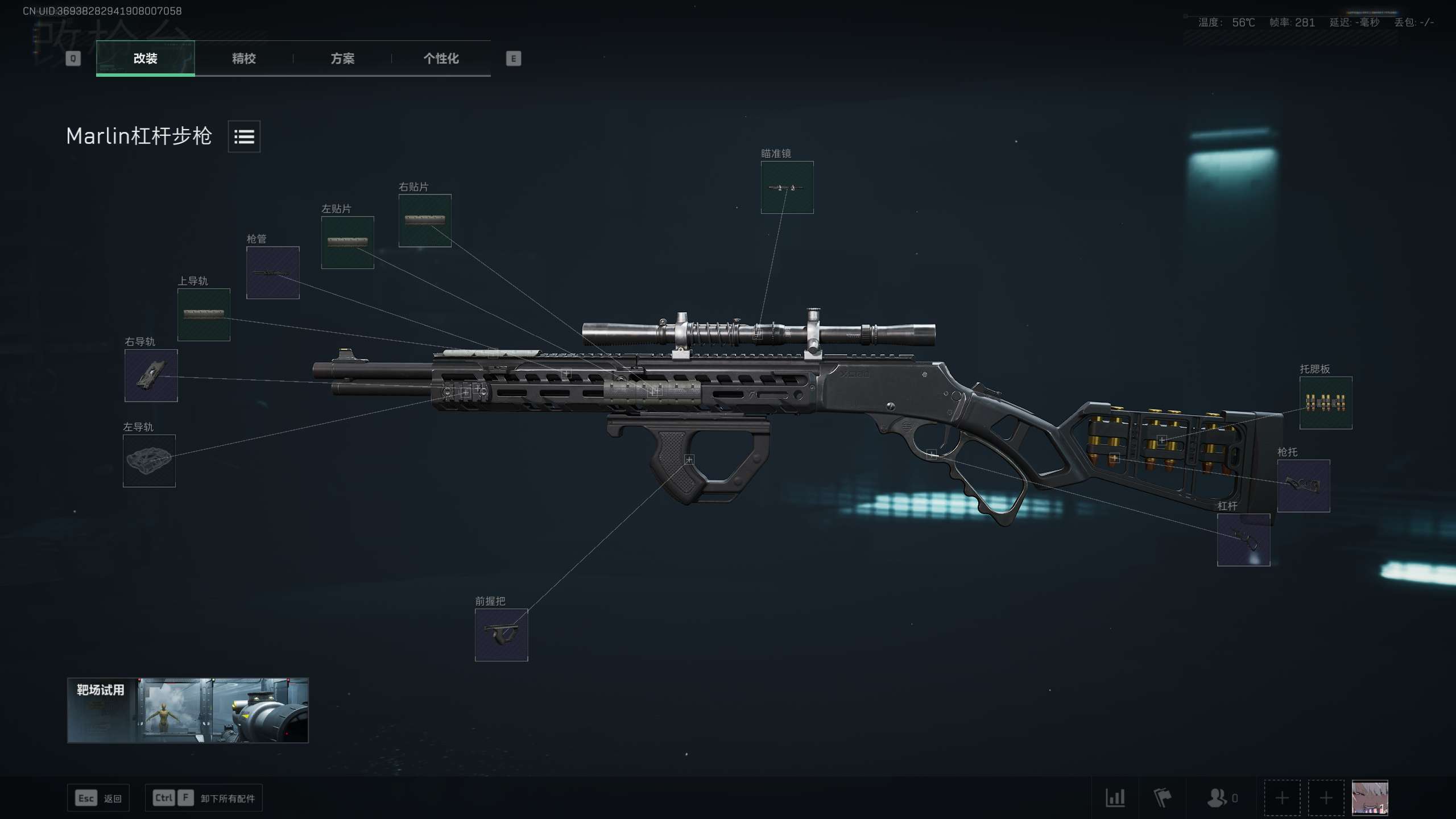1456x819 pixels.
Task: Launch the 靶场试用 firing range trial
Action: [x=188, y=710]
